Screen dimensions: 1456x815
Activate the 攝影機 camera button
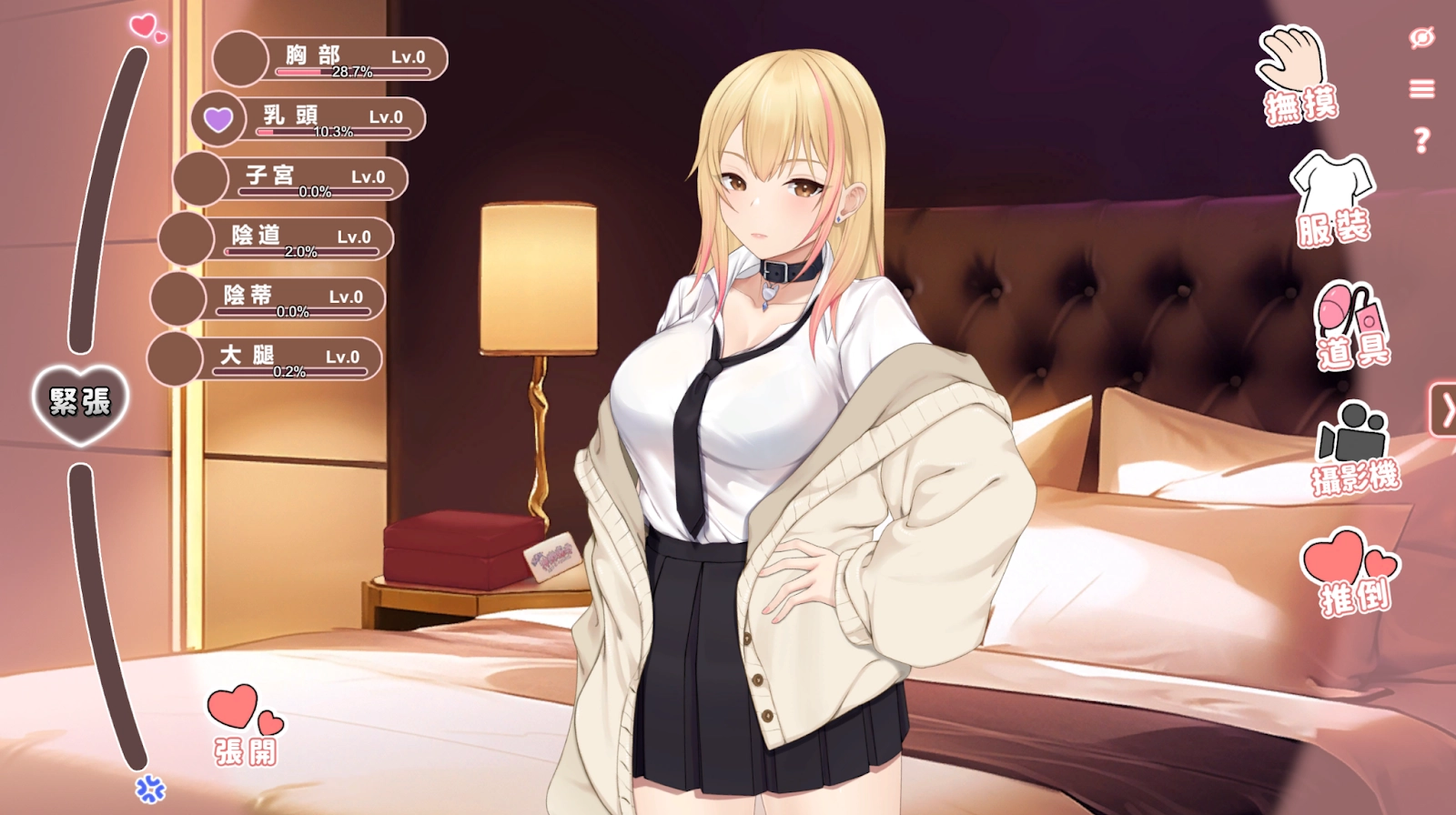click(1354, 448)
